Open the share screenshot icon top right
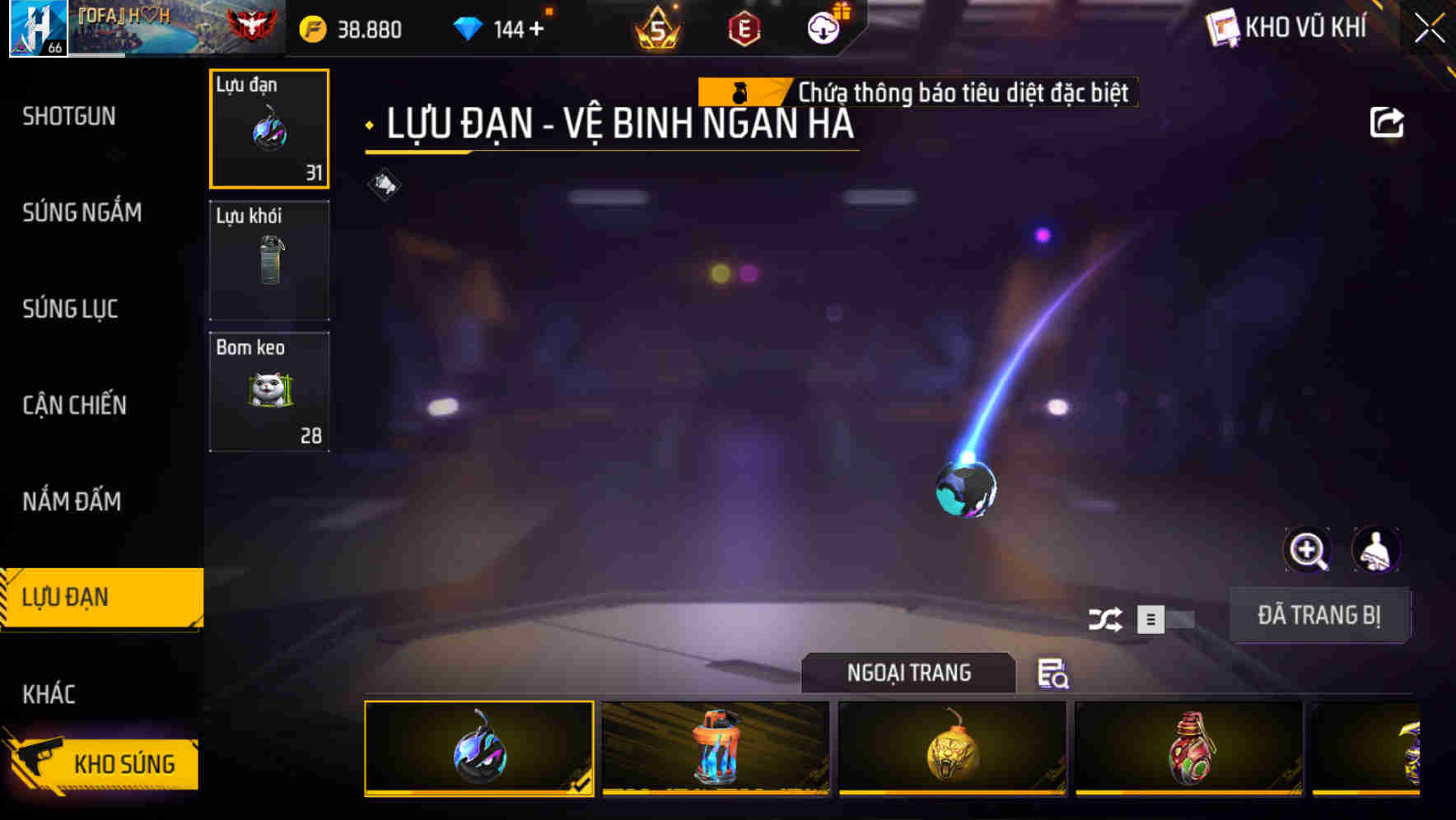Screen dimensions: 1456x820 pos(1388,121)
